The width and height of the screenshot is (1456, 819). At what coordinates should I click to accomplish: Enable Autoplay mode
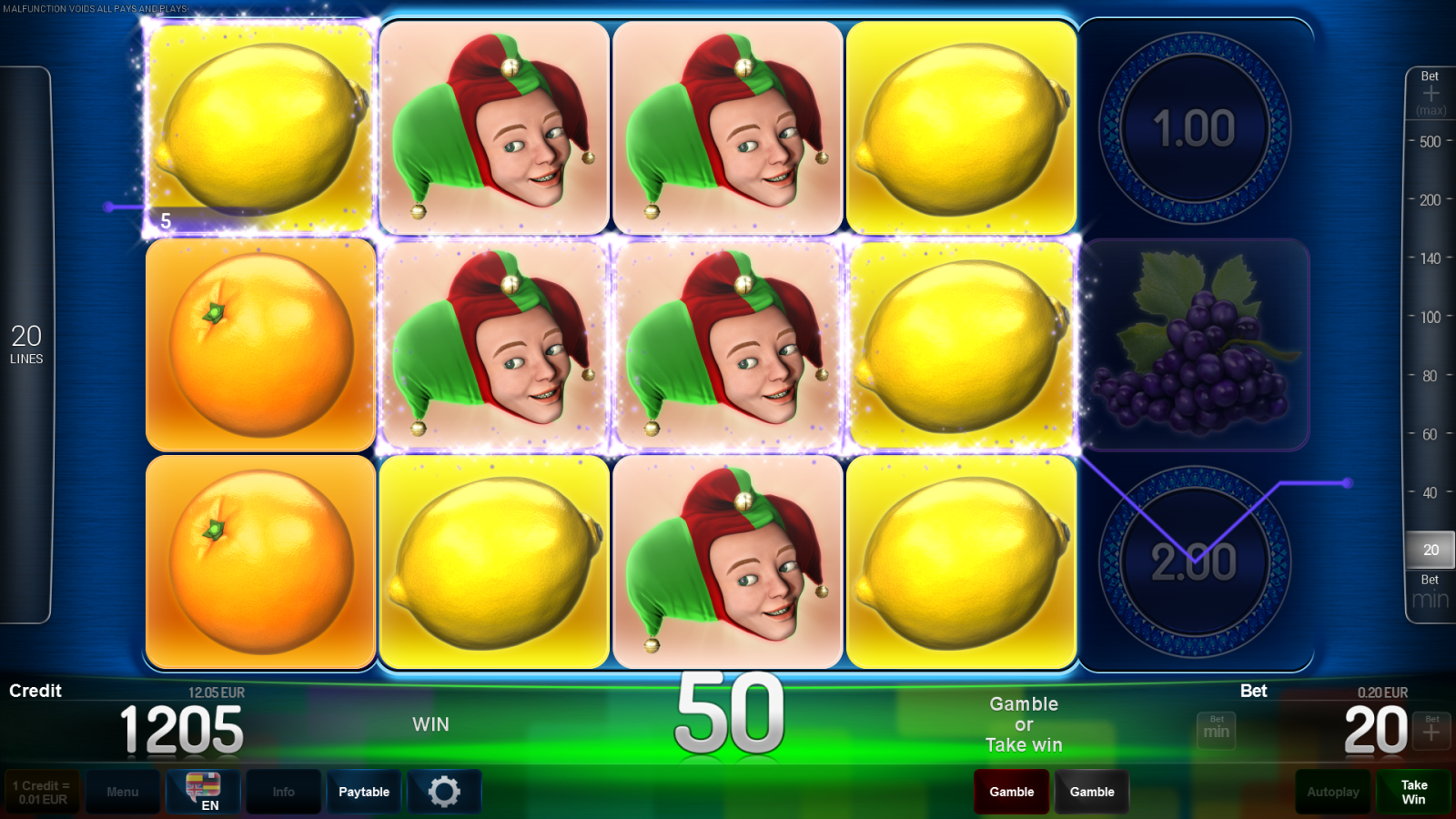(1332, 792)
